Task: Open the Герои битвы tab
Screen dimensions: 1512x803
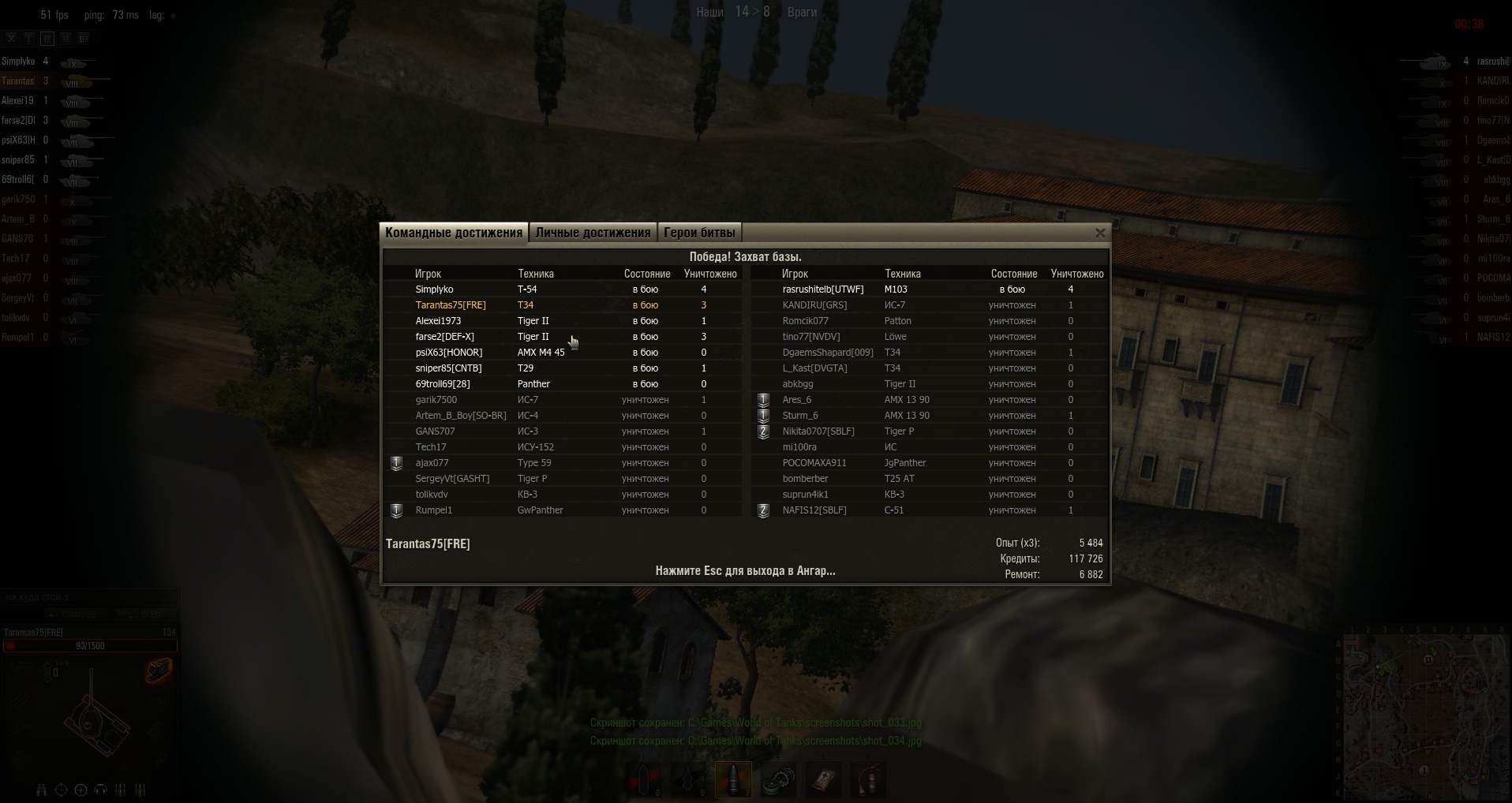Action: coord(699,233)
